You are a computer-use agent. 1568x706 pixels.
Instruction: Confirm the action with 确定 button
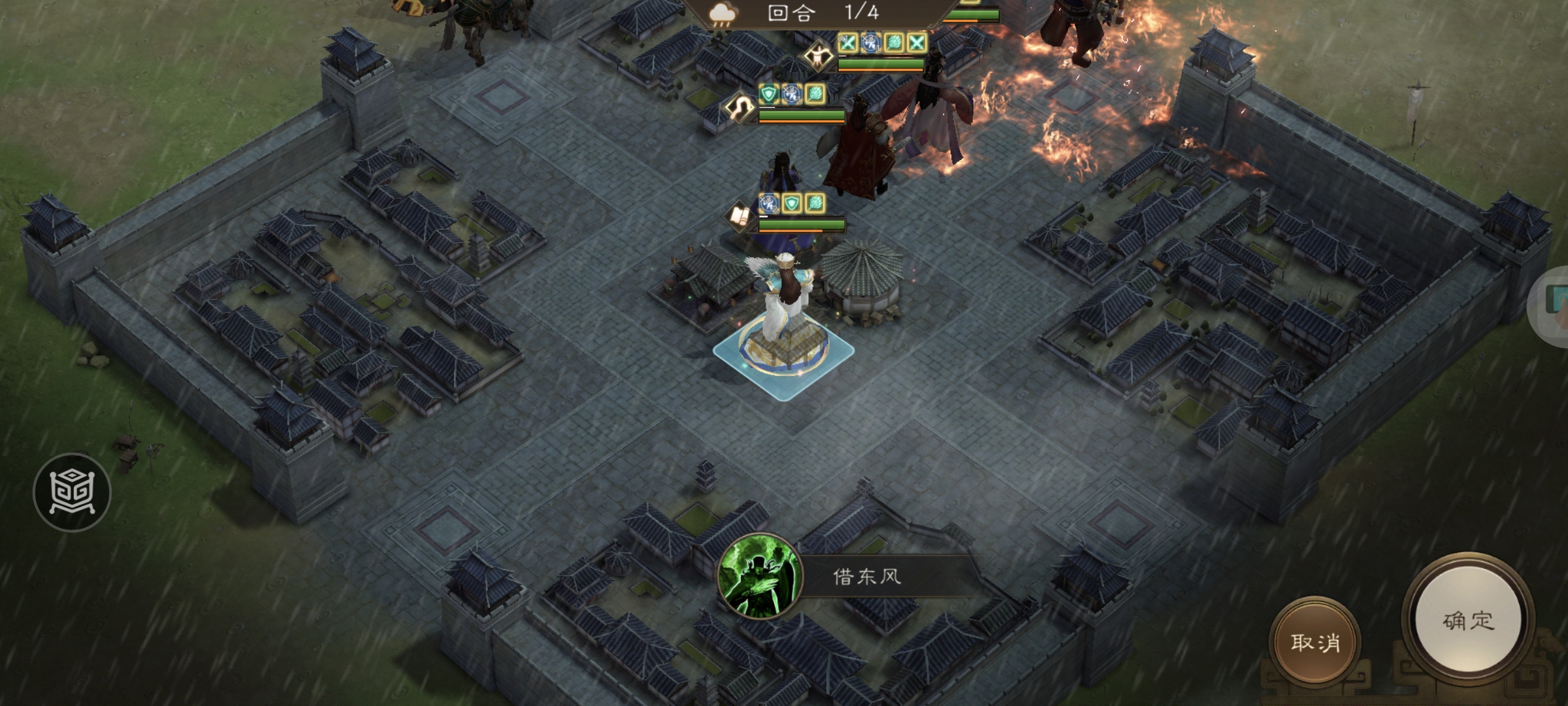(1467, 620)
